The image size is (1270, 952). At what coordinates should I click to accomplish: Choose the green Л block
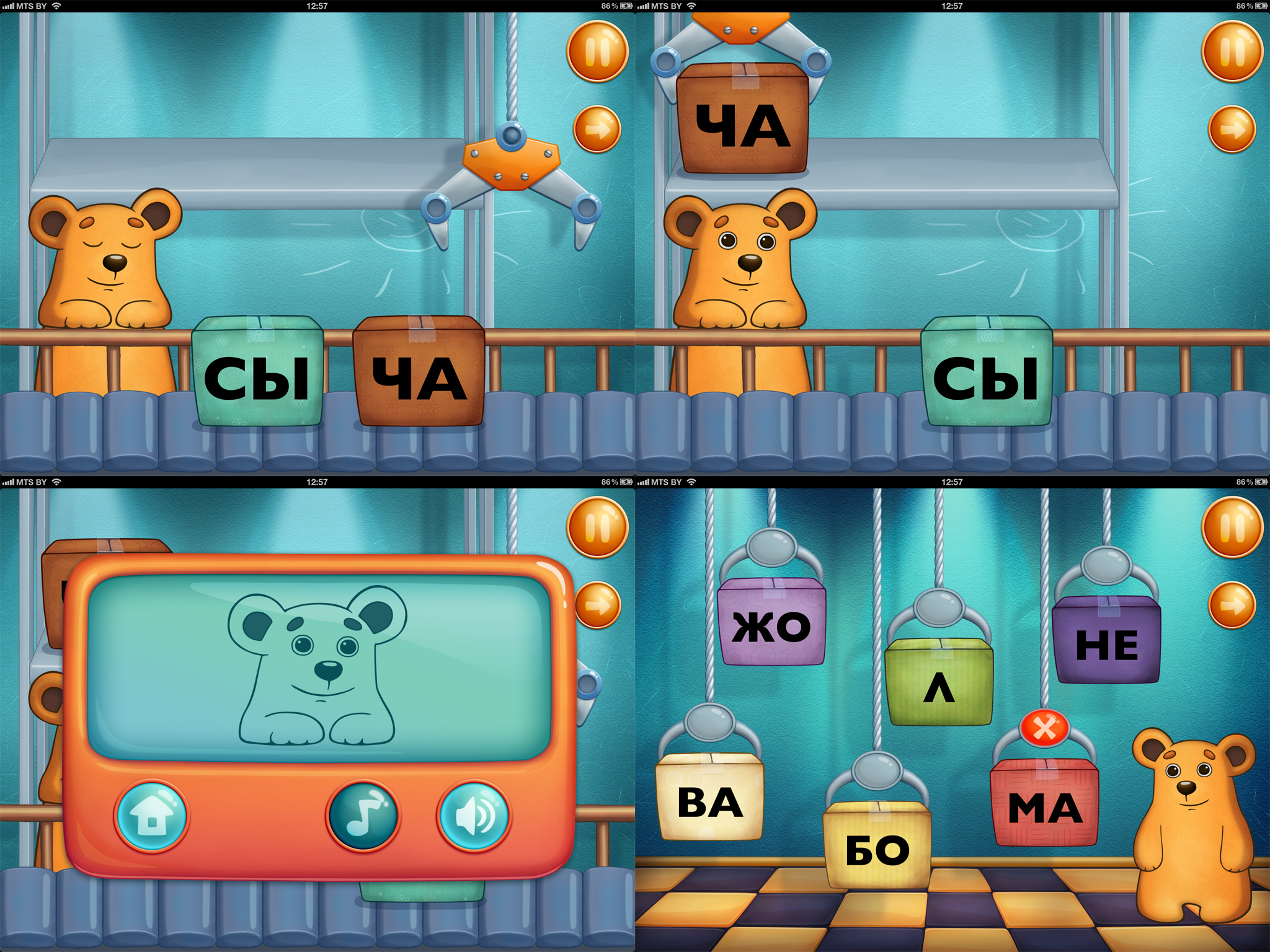click(939, 683)
